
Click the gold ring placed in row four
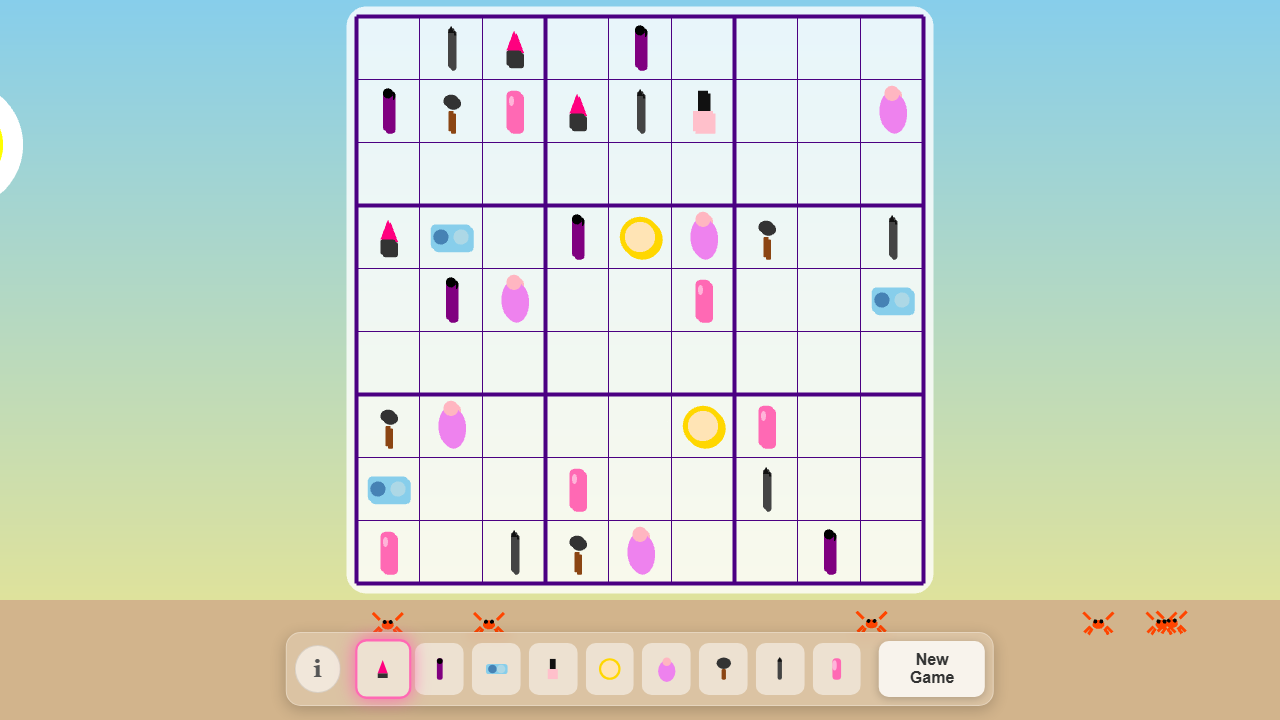640,237
